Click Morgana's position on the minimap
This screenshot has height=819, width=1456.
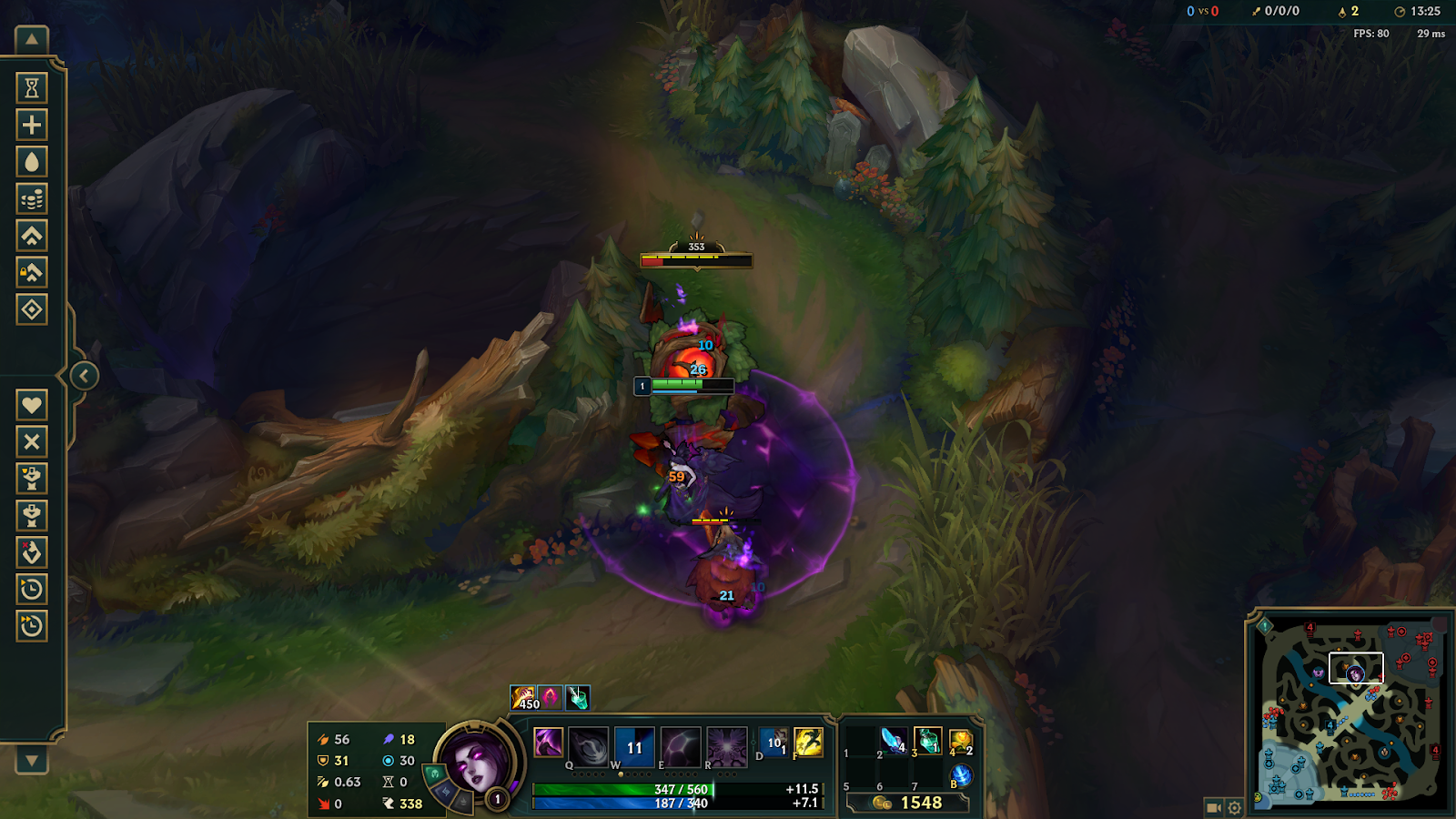pyautogui.click(x=1356, y=673)
